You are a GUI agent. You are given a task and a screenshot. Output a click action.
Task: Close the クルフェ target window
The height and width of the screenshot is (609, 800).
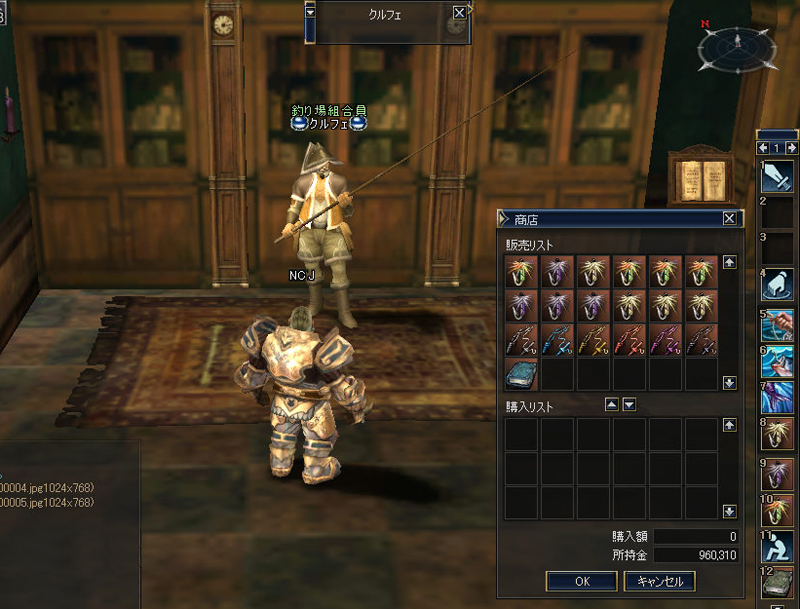[x=459, y=13]
